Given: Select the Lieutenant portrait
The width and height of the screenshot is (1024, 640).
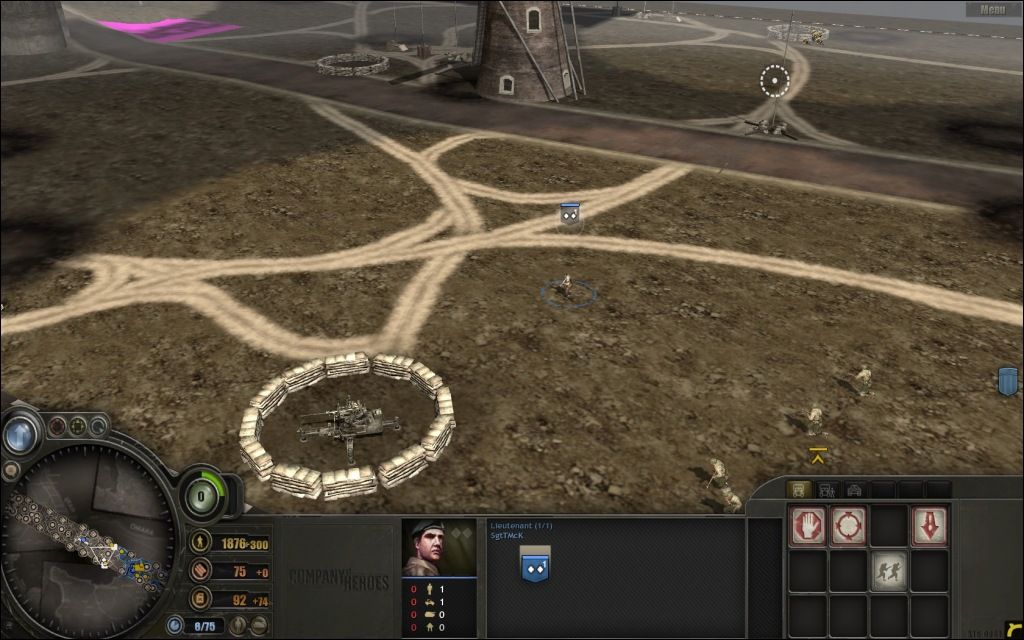Looking at the screenshot, I should point(438,548).
